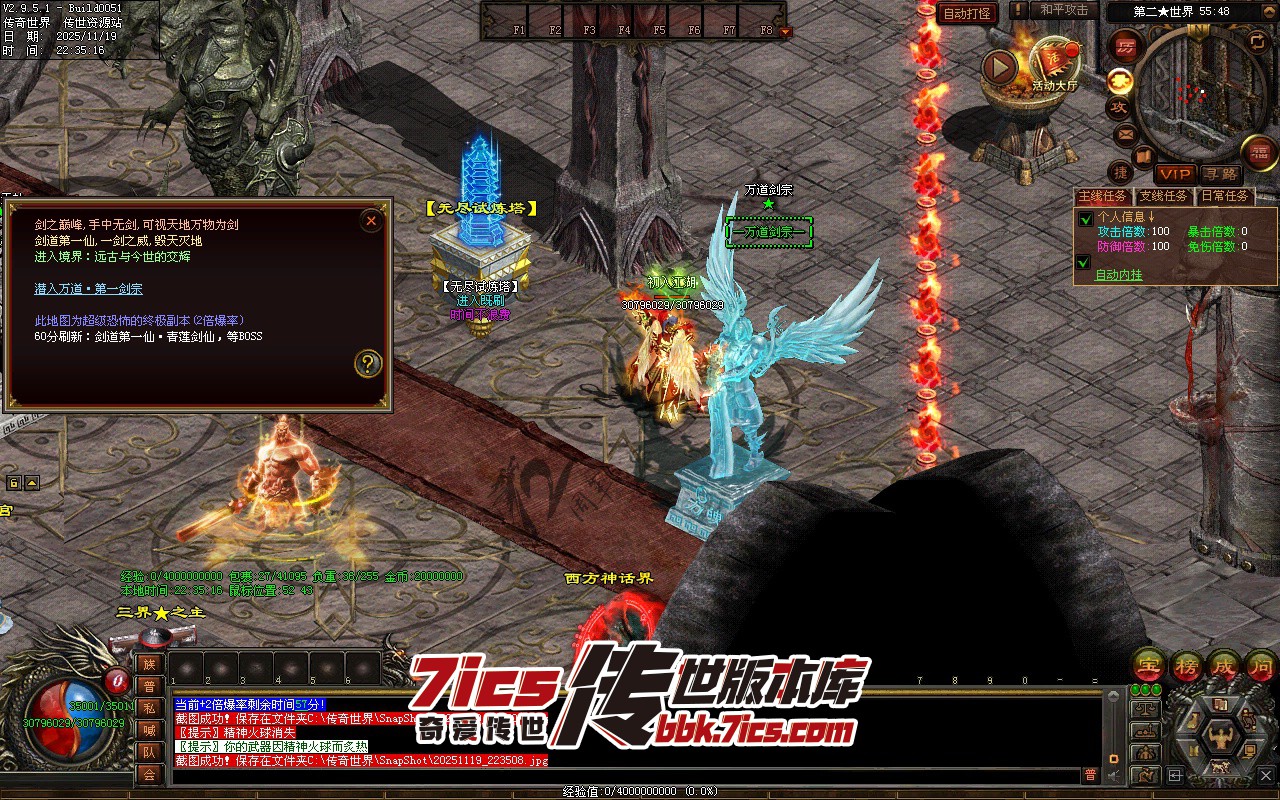Toggle the 个人信息 checkbox

1084,219
